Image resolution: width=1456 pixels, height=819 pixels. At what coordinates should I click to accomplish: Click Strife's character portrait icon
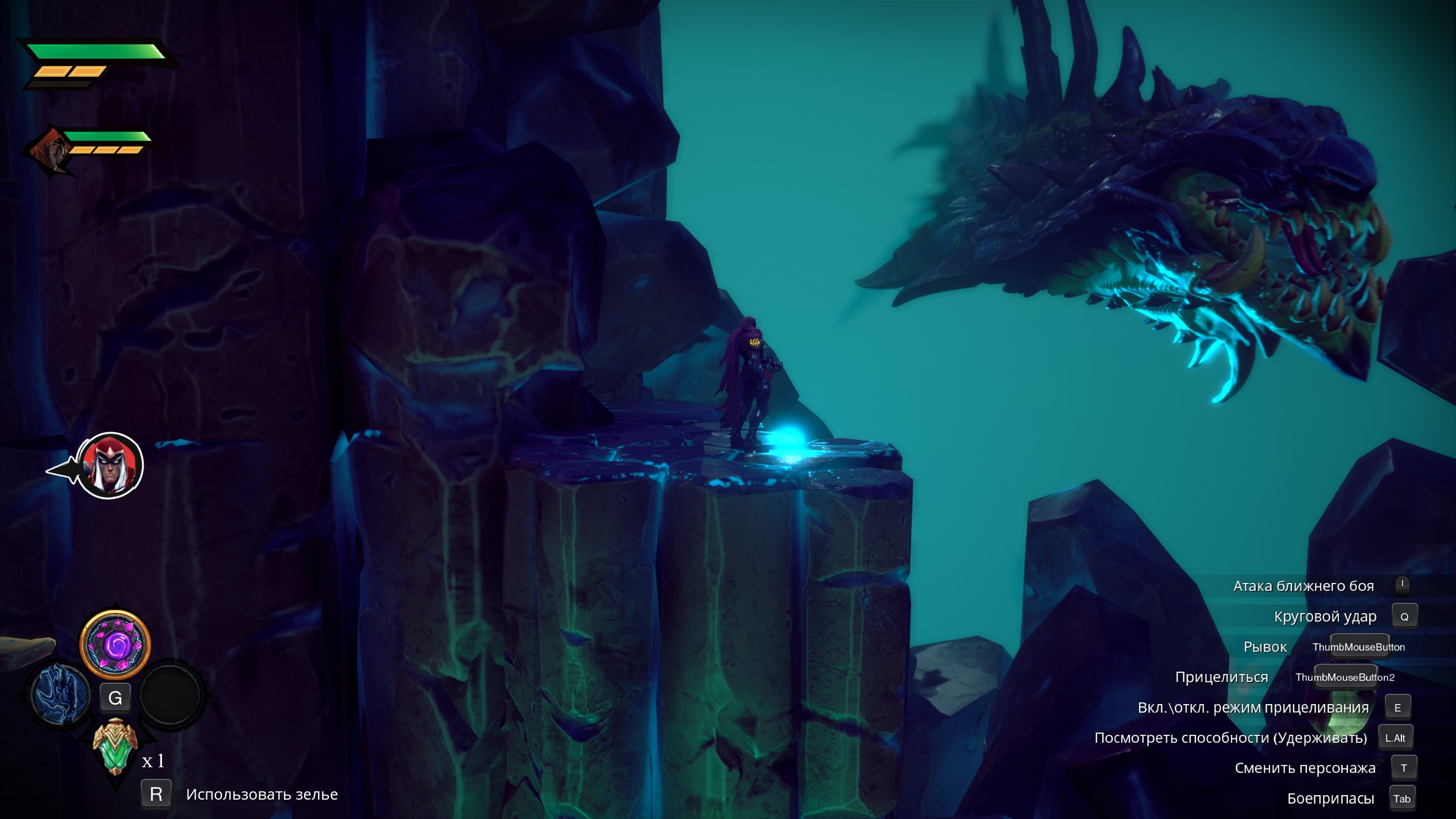point(111,465)
